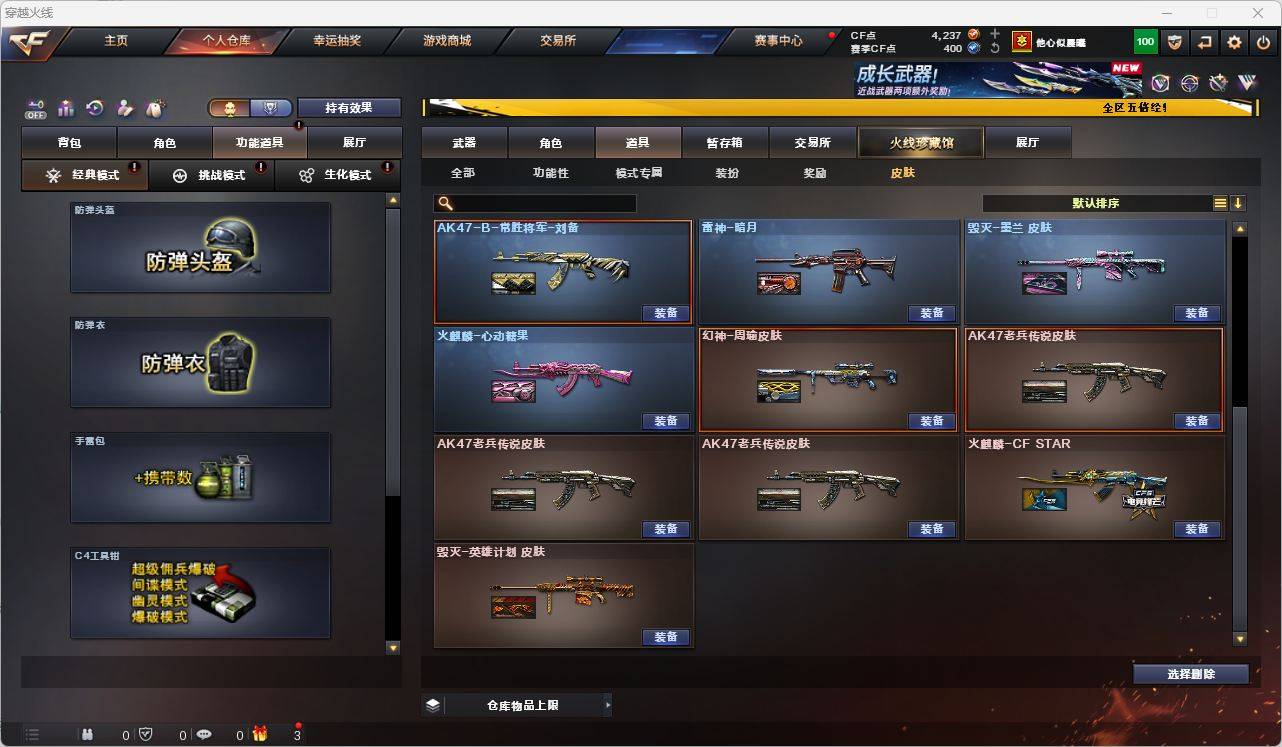Click the 持有效果 button
The width and height of the screenshot is (1282, 747).
coord(348,106)
